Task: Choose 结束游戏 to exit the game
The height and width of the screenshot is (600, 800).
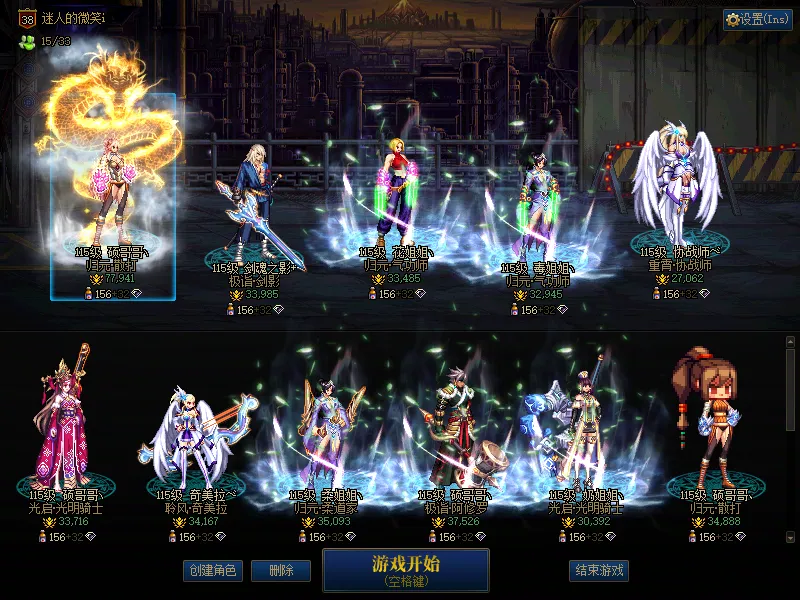Action: [599, 570]
